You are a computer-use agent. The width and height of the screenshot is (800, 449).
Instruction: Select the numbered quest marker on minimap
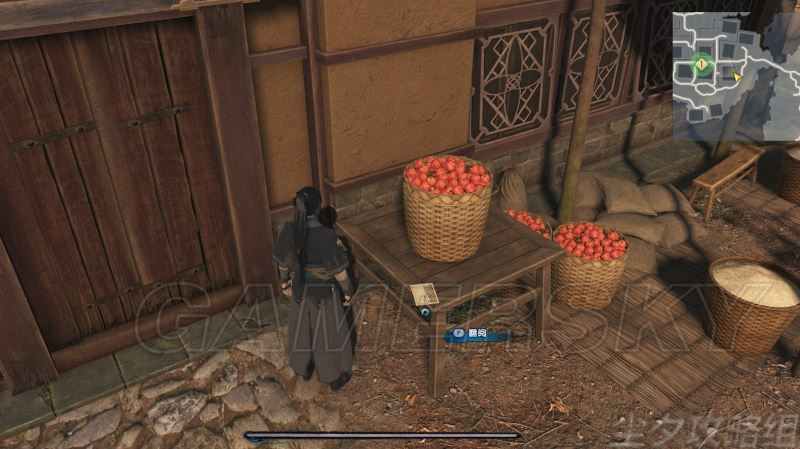(703, 66)
